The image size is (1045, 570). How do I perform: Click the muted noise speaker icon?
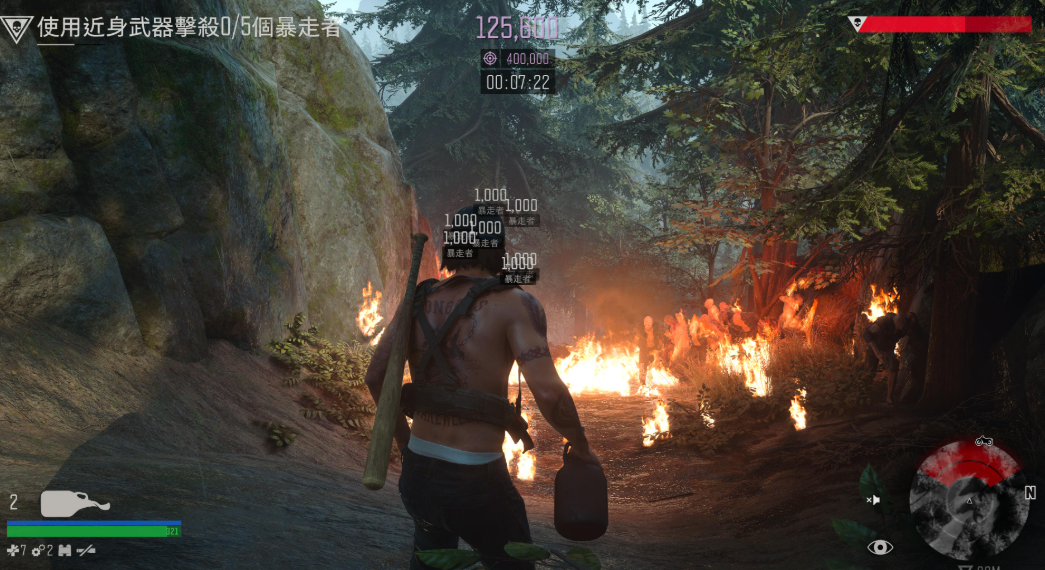point(873,499)
